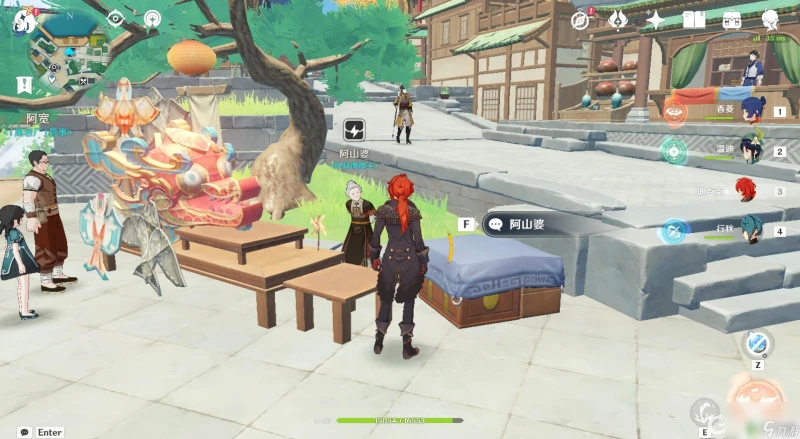Image resolution: width=800 pixels, height=439 pixels.
Task: Open the adventurer handbook book icon
Action: tap(694, 20)
